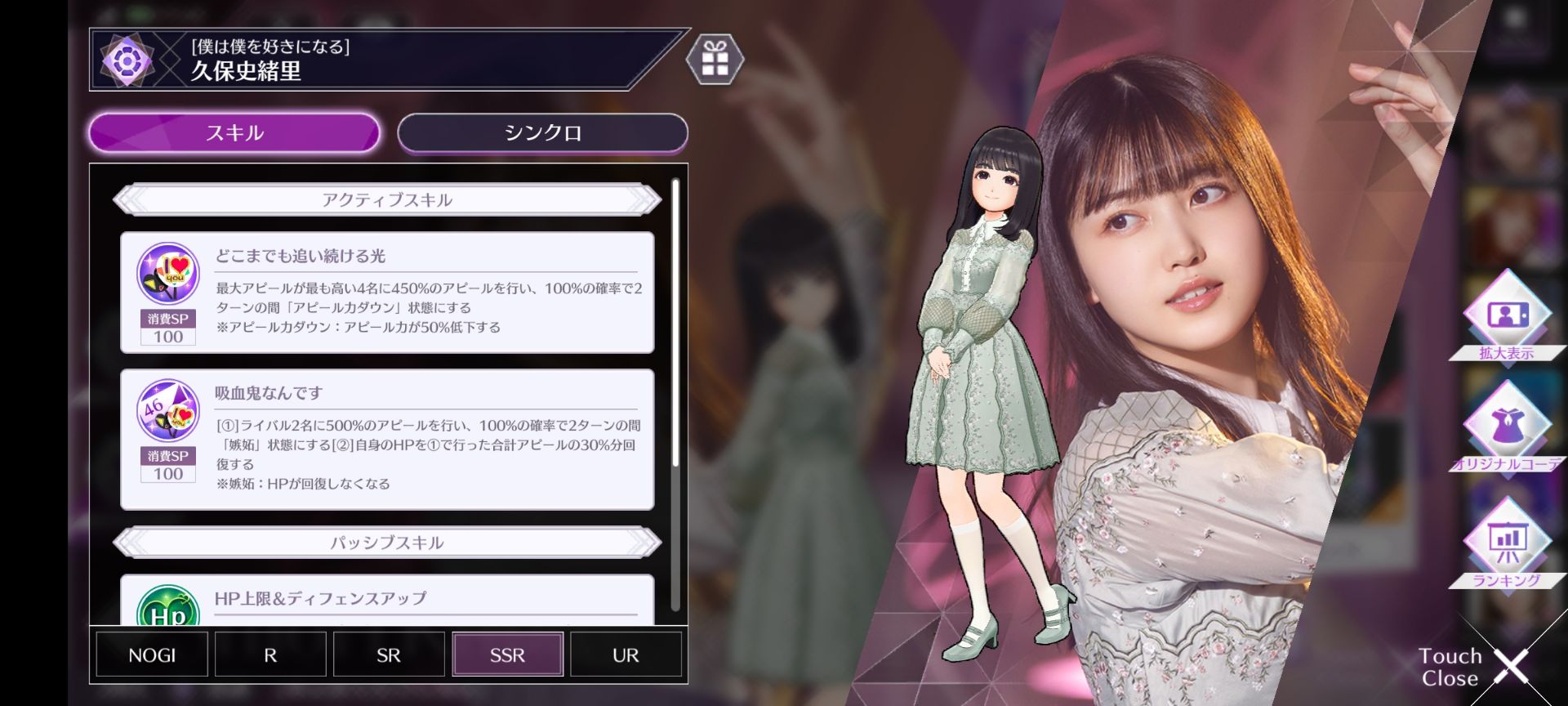Viewport: 1568px width, 706px height.
Task: Select the SR rarity button
Action: pos(388,655)
